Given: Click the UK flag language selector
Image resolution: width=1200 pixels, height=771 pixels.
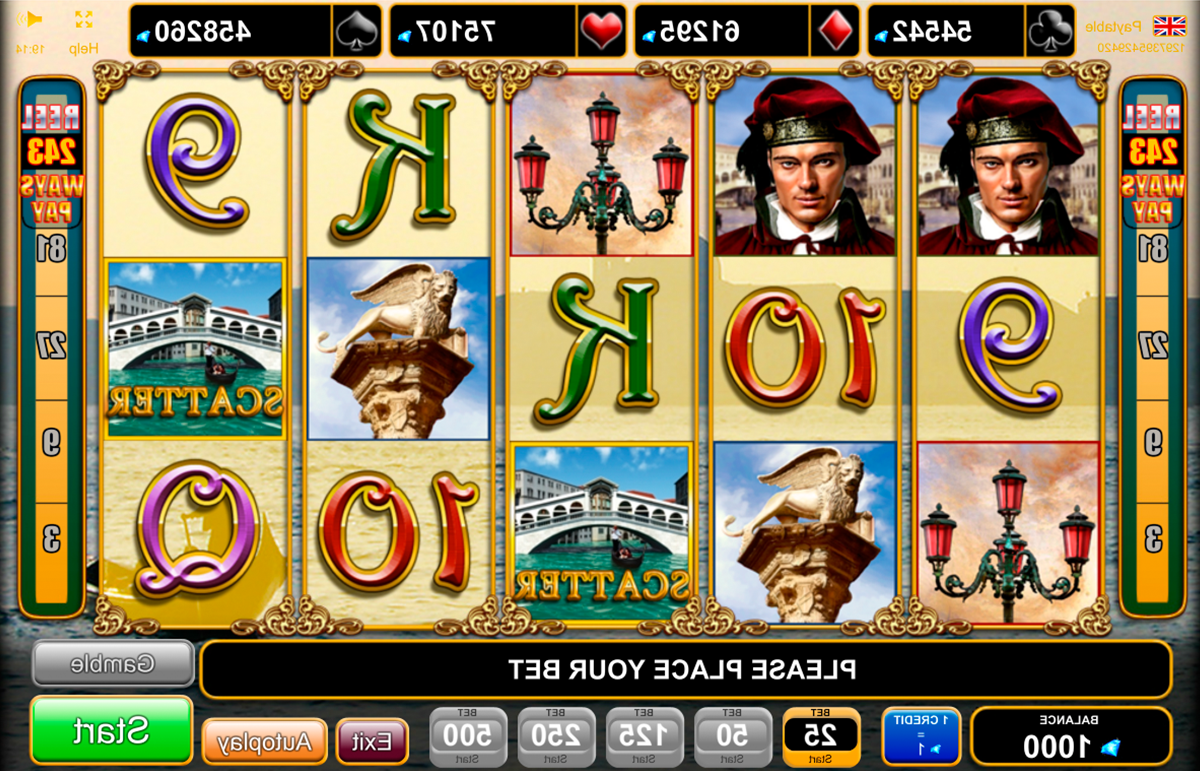Looking at the screenshot, I should pyautogui.click(x=1167, y=25).
